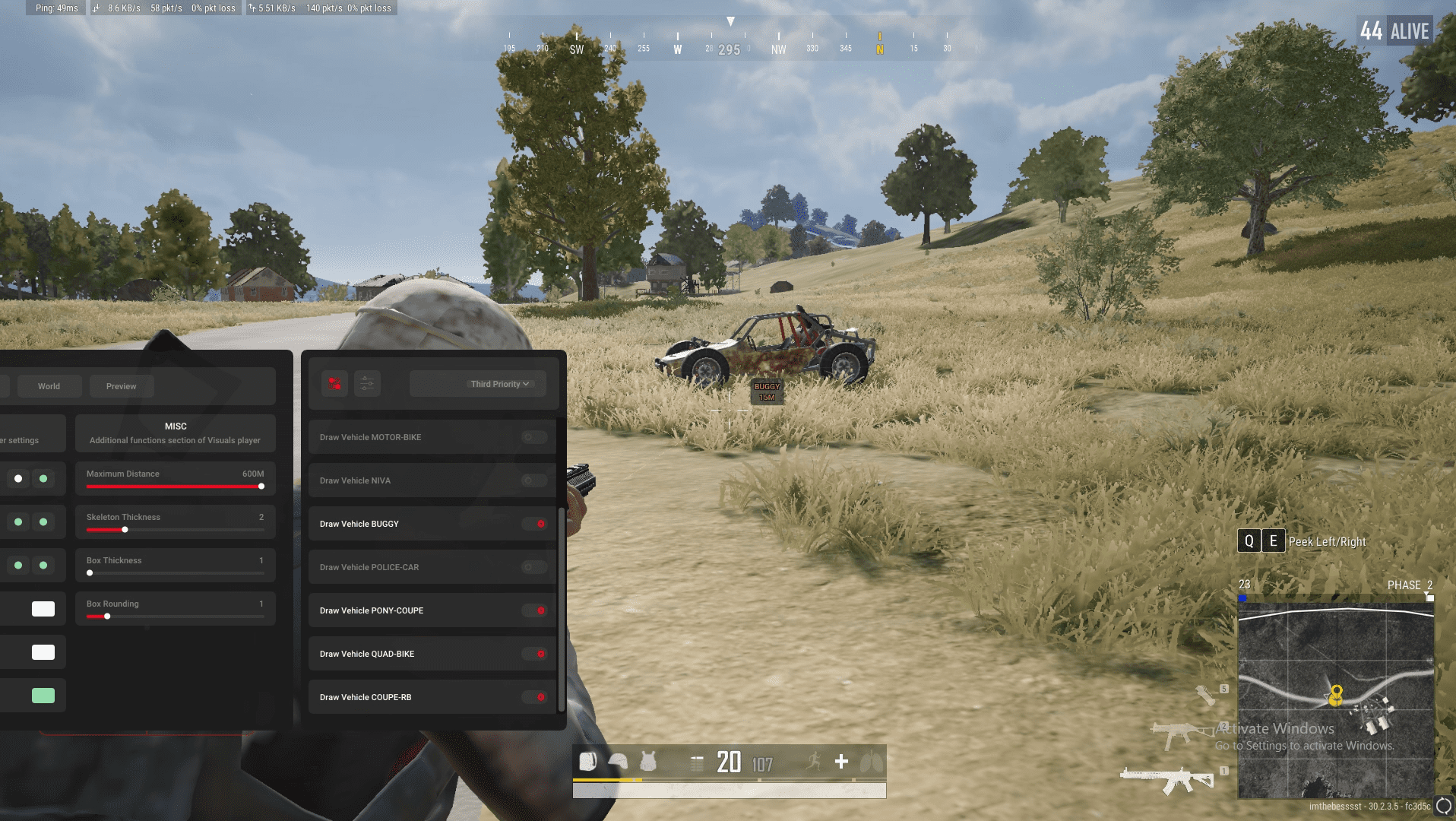This screenshot has height=821, width=1456.
Task: Open the filter settings icon beside vehicle icon
Action: pos(367,384)
